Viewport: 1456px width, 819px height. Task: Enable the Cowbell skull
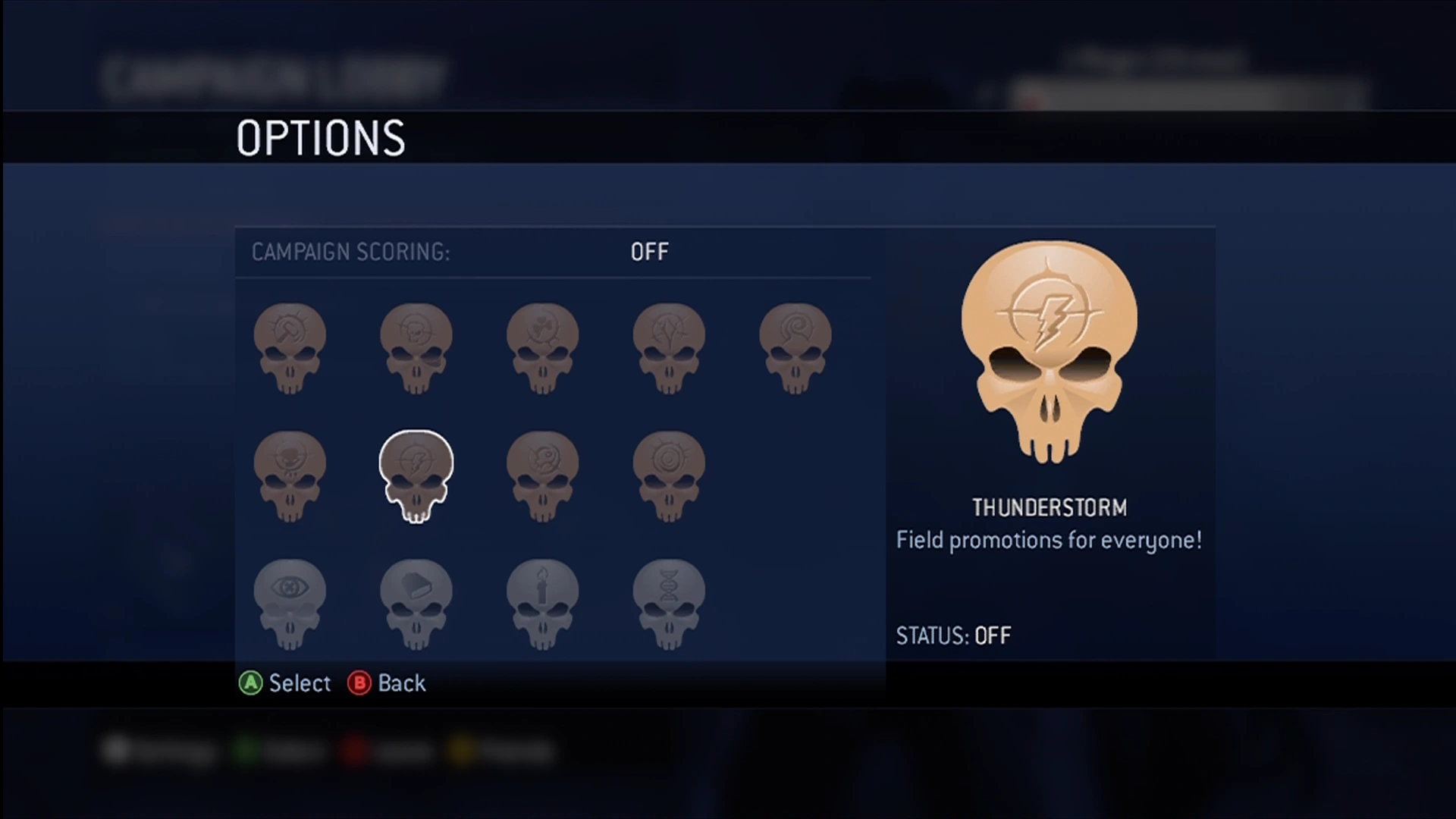(x=416, y=603)
